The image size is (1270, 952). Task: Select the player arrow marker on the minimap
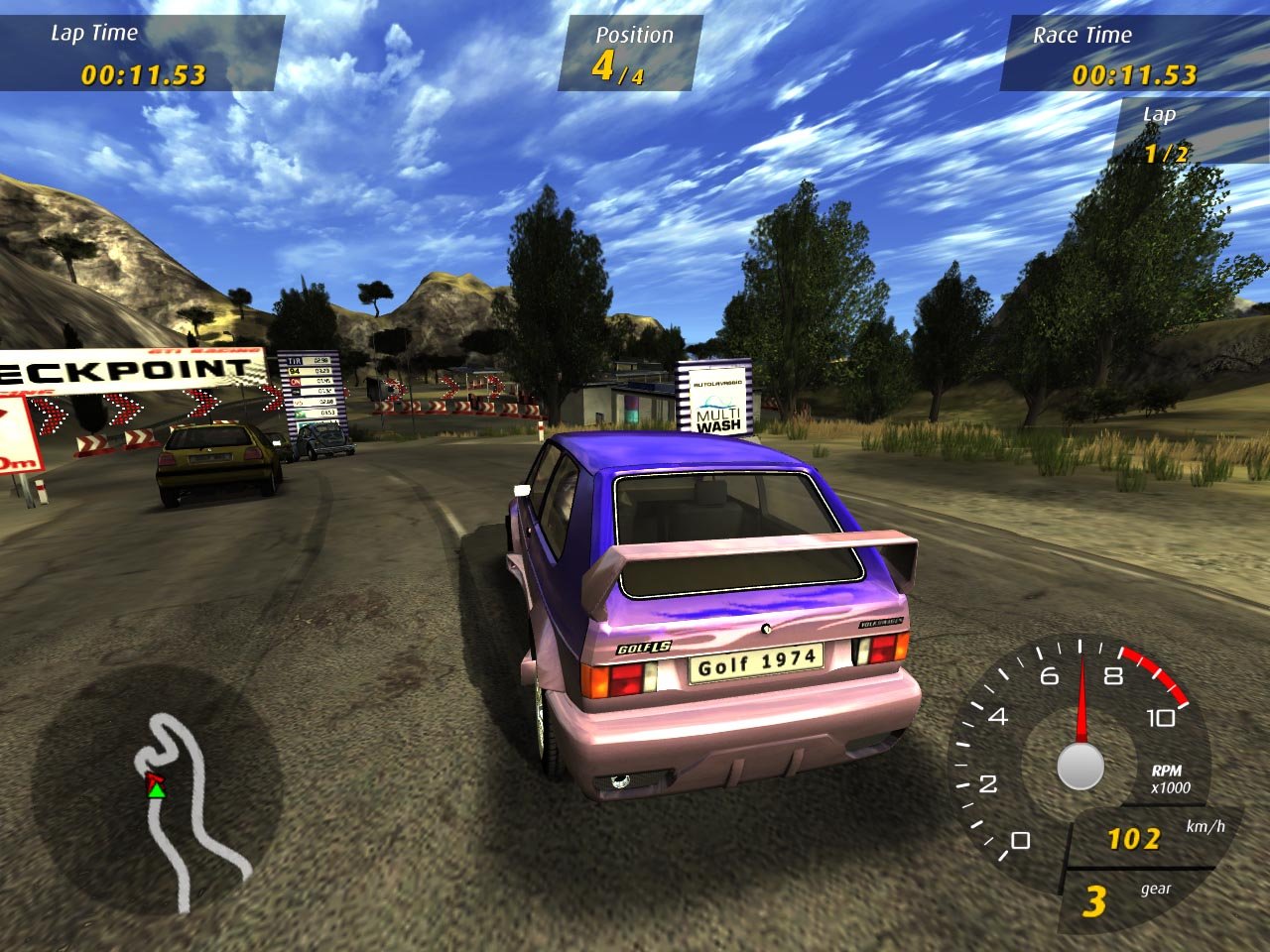point(156,786)
